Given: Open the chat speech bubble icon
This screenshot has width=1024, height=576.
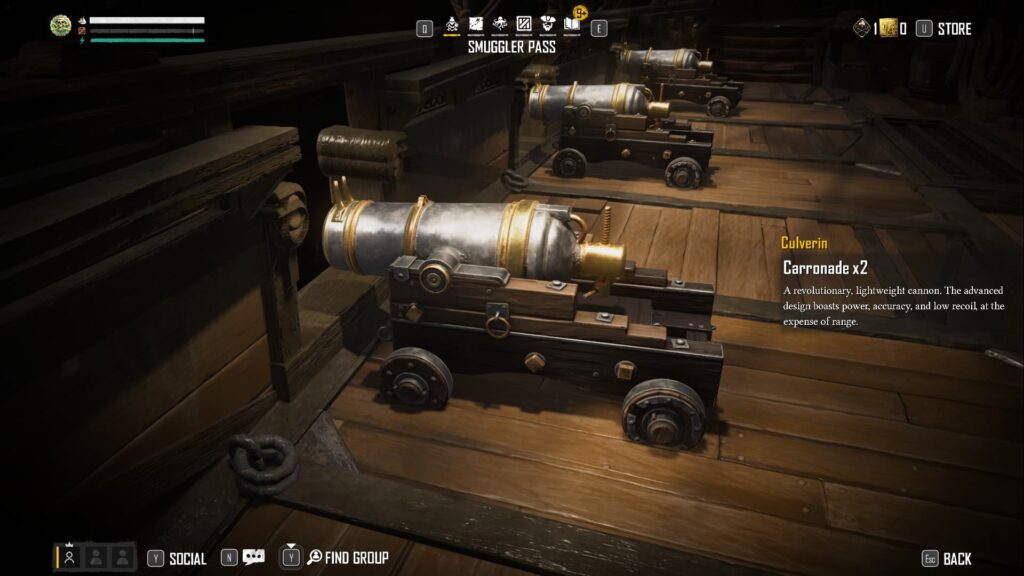Looking at the screenshot, I should coord(253,557).
